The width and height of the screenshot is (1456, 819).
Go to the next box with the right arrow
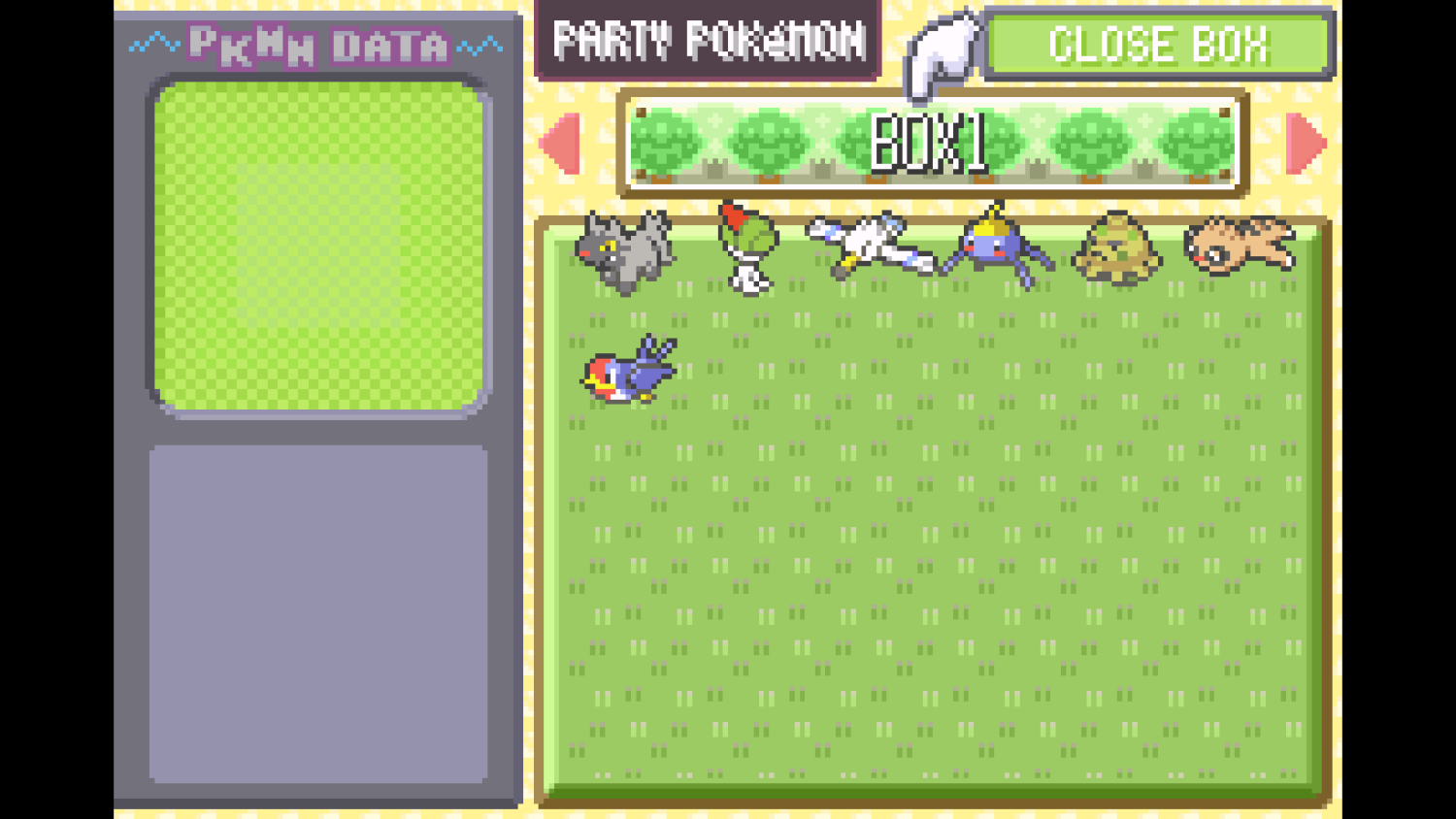pyautogui.click(x=1306, y=144)
